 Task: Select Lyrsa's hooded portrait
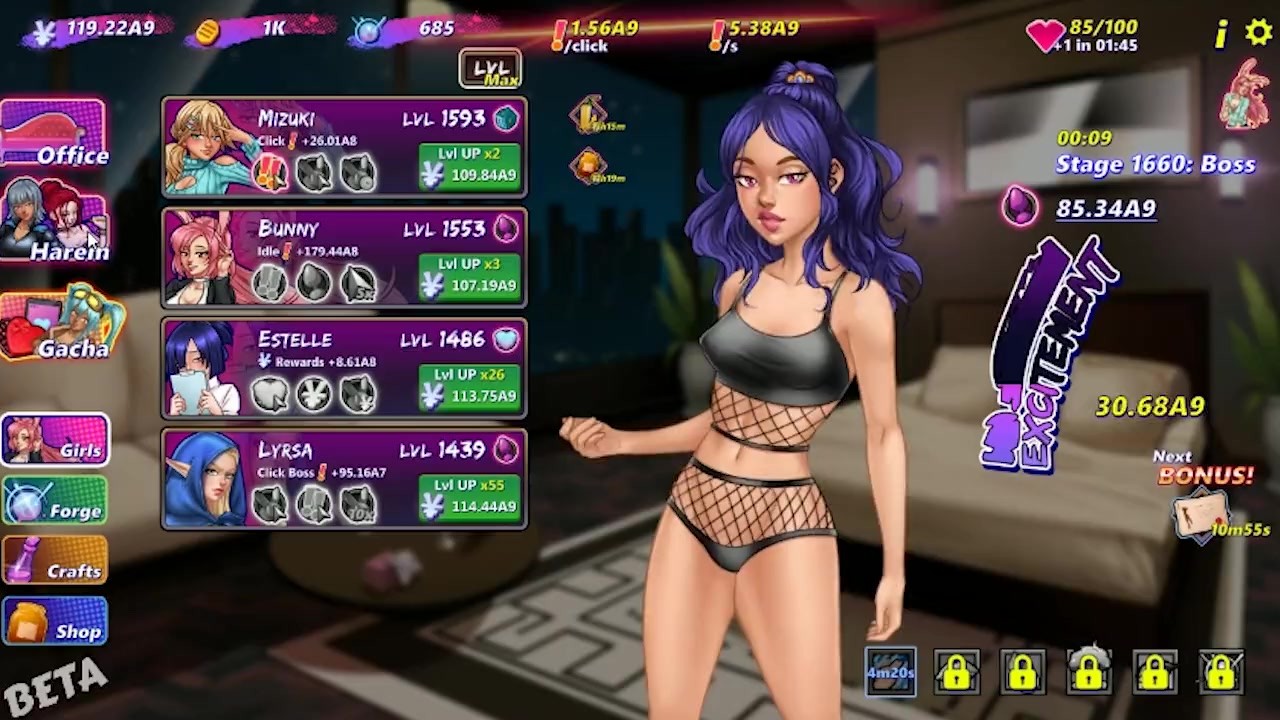[205, 478]
